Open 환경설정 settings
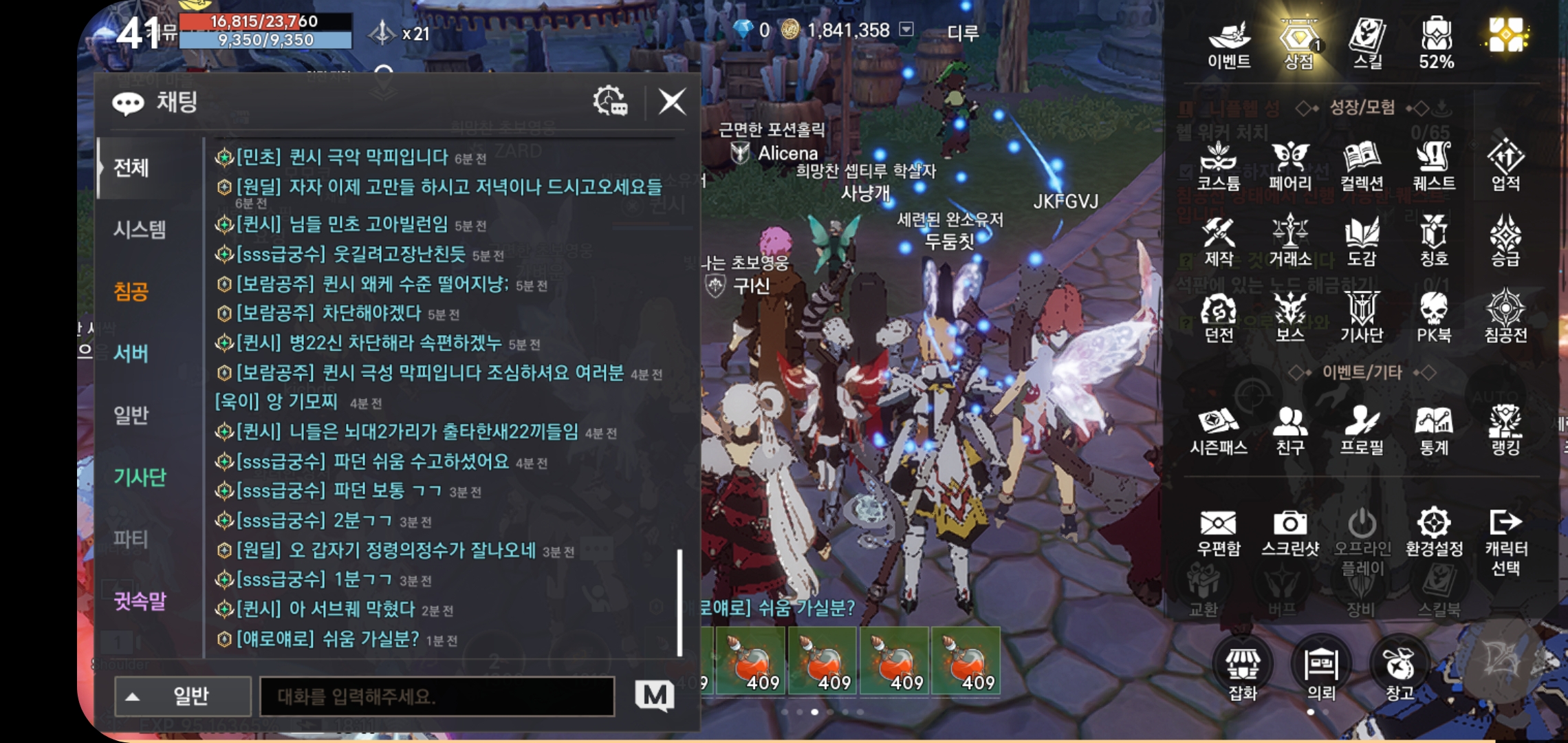The width and height of the screenshot is (1568, 743). pos(1434,533)
